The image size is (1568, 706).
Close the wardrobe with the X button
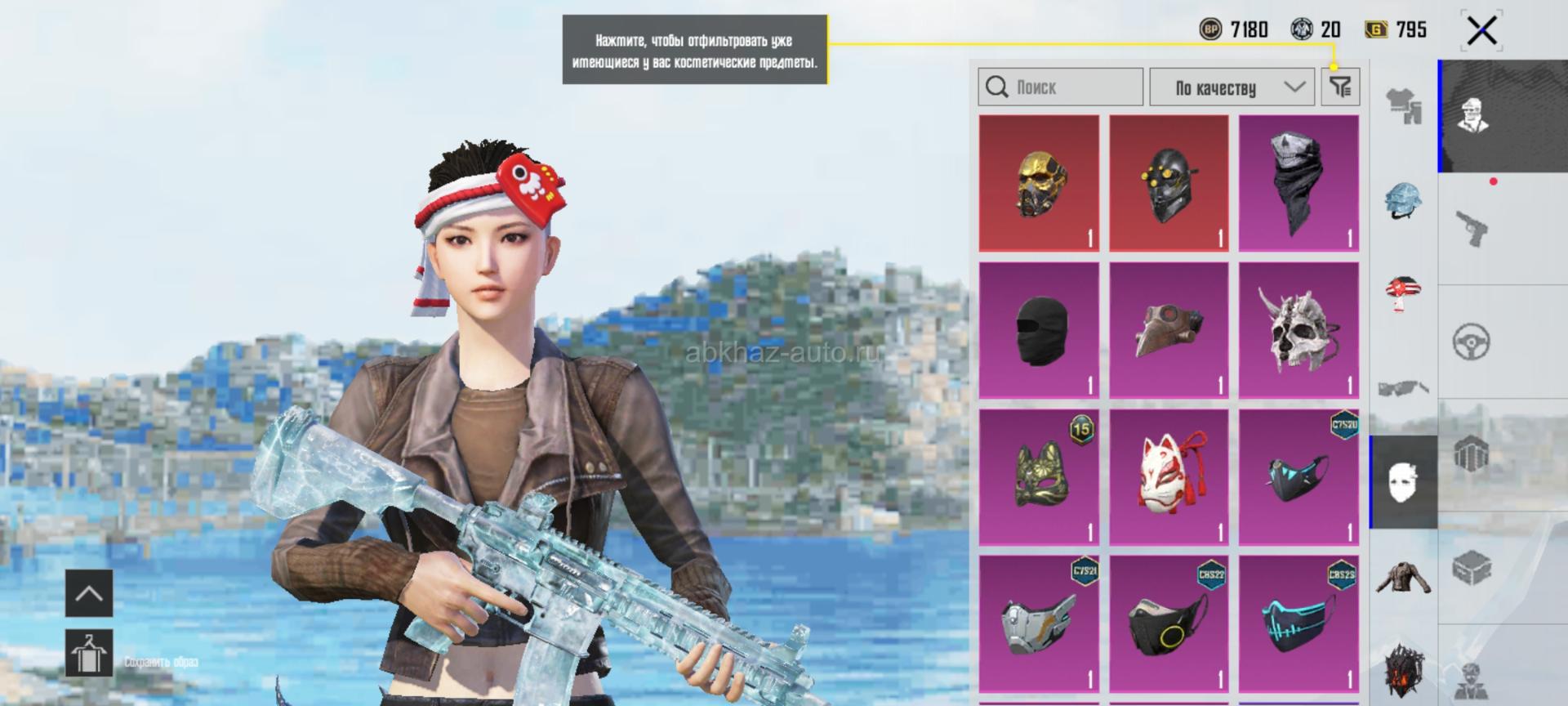1481,32
